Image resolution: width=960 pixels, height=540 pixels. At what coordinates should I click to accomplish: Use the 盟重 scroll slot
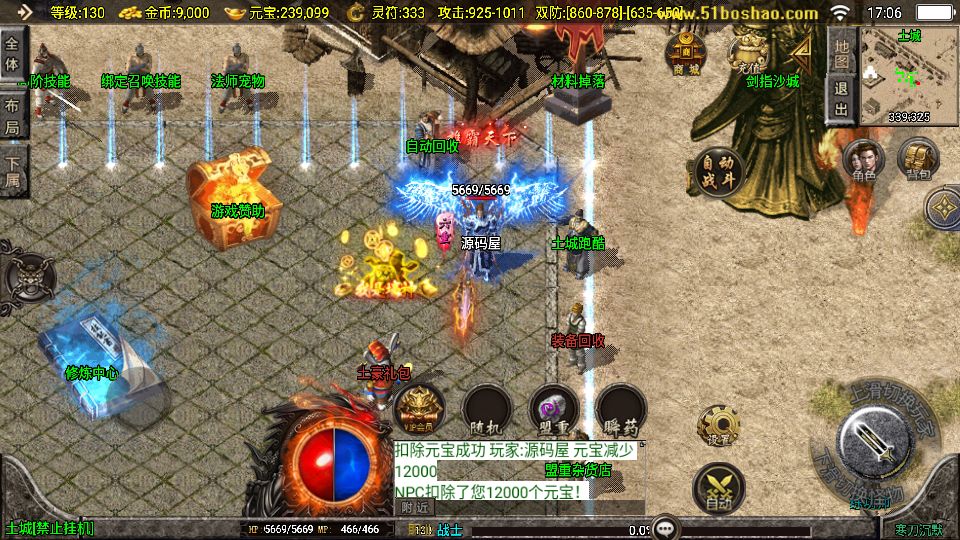554,410
